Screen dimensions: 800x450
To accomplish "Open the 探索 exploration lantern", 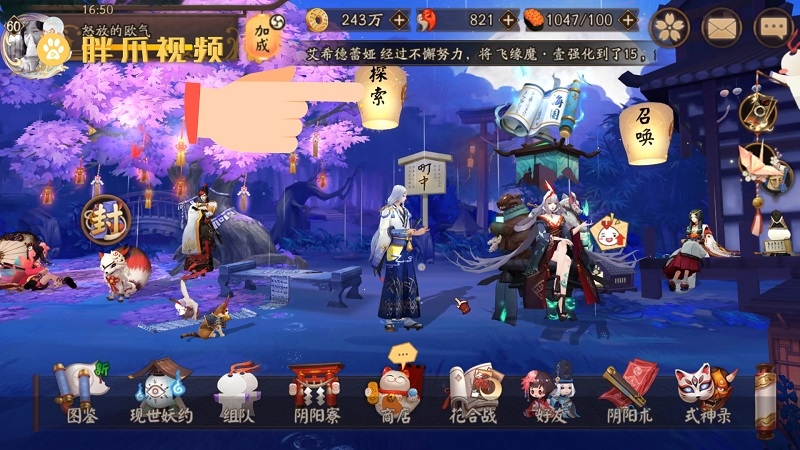I will pyautogui.click(x=381, y=97).
